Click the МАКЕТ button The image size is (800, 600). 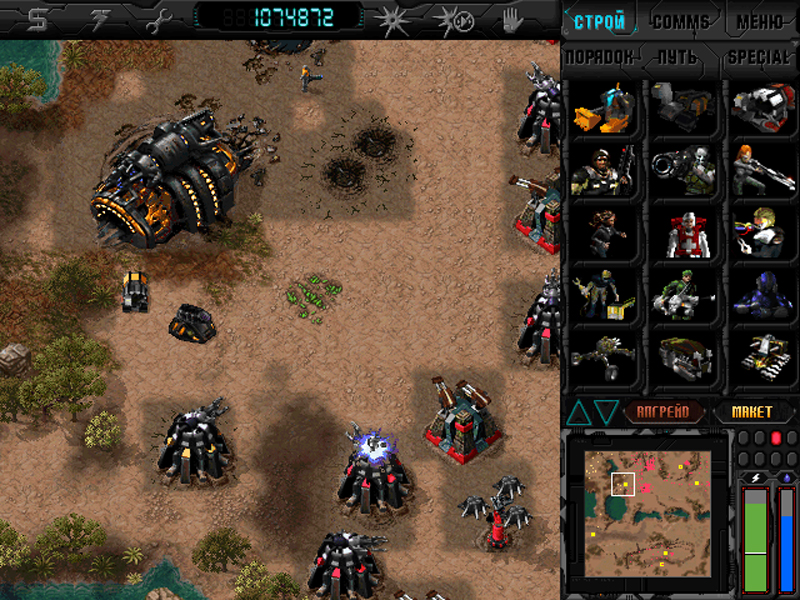pos(751,411)
